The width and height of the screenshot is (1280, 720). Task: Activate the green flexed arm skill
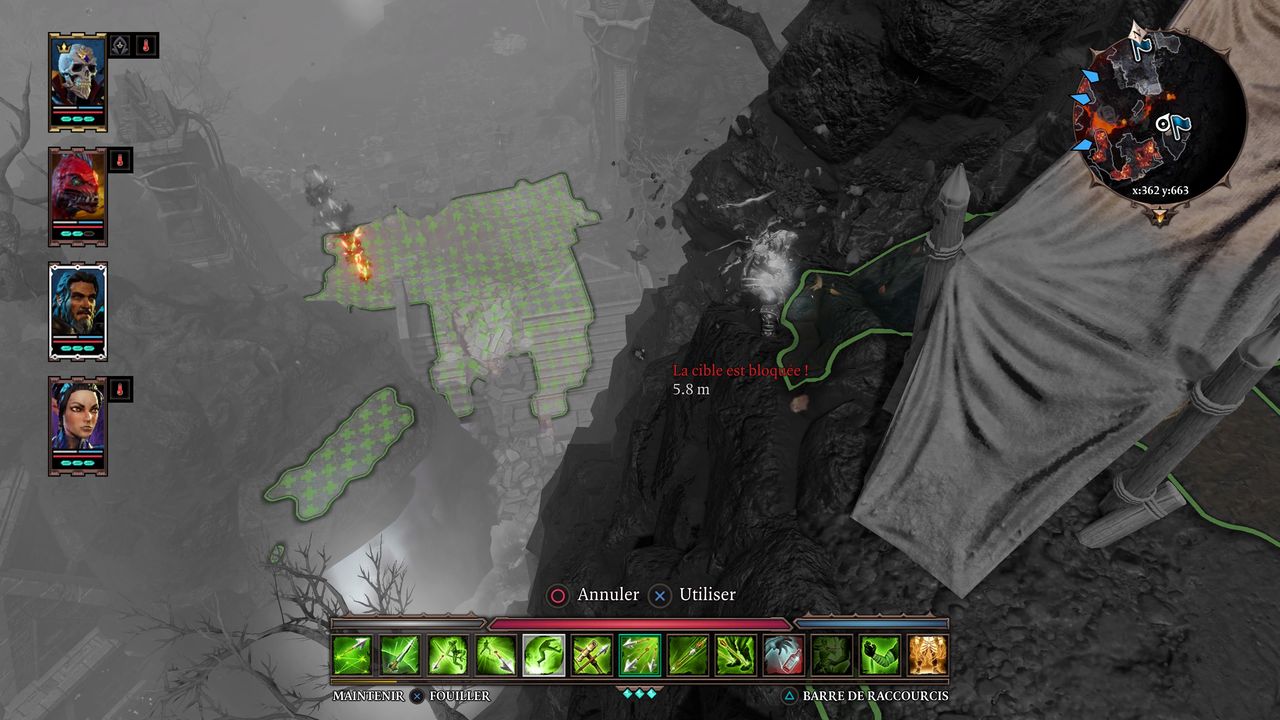[880, 655]
